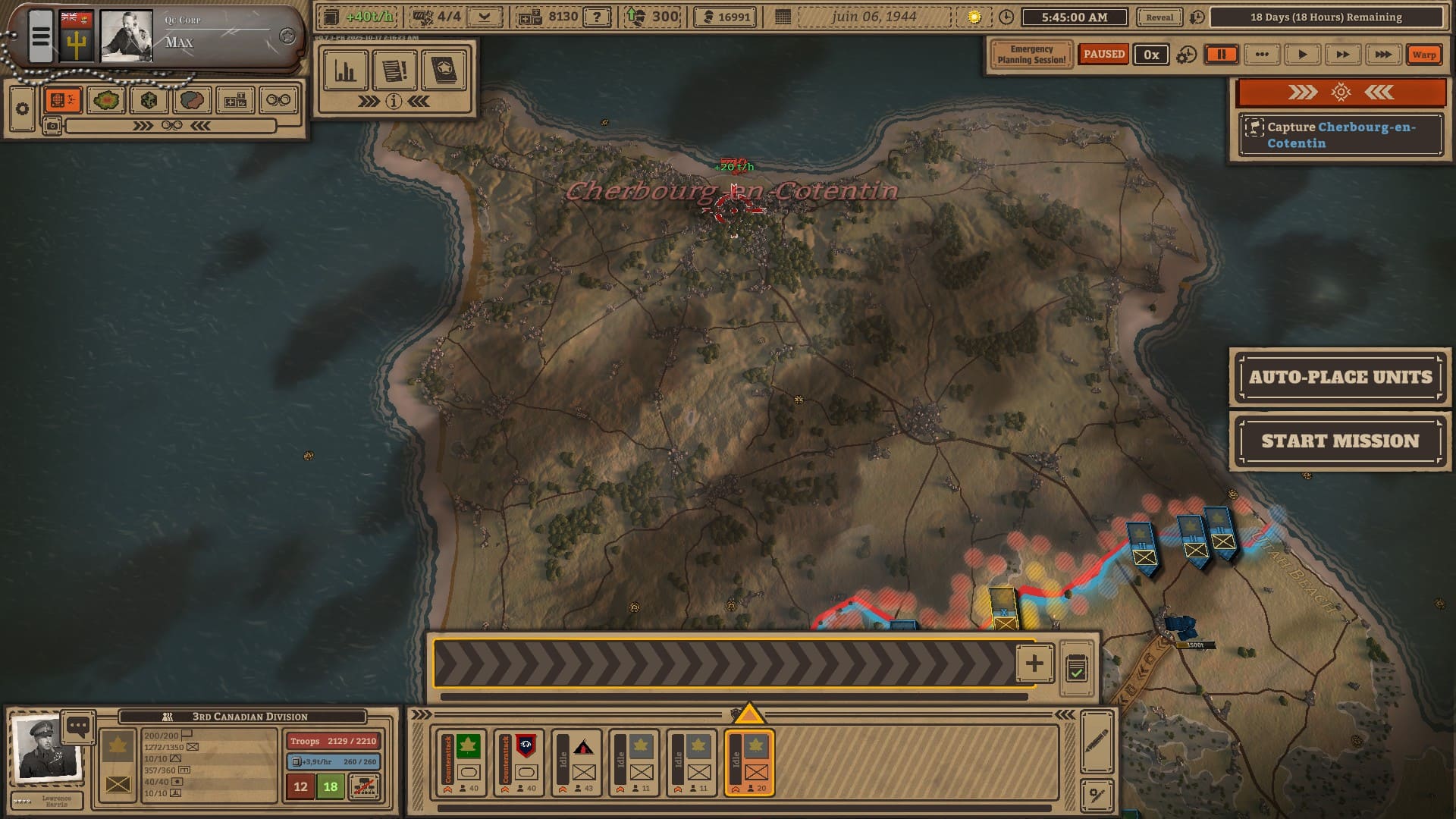Select the green maple leaf Counterattack unit card
Image resolution: width=1456 pixels, height=819 pixels.
coord(461,763)
